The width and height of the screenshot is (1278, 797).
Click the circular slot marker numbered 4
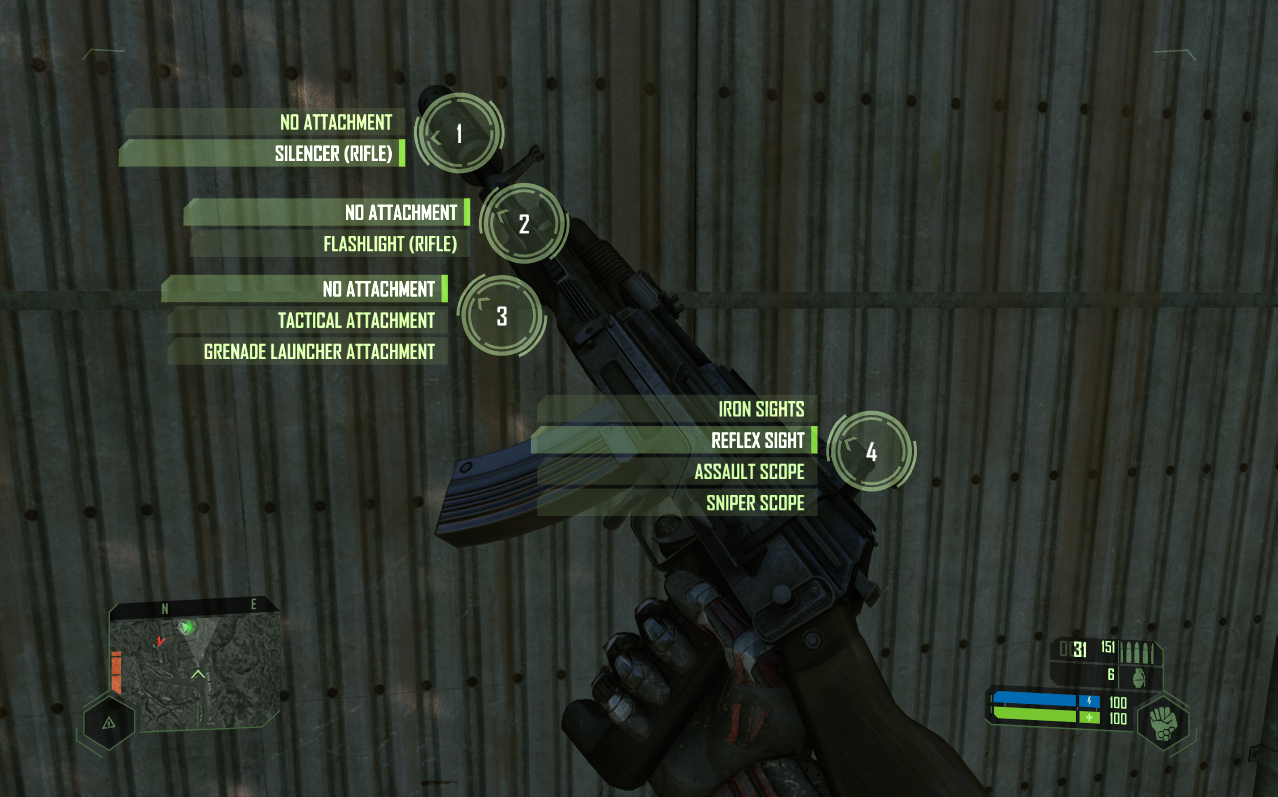[x=871, y=452]
